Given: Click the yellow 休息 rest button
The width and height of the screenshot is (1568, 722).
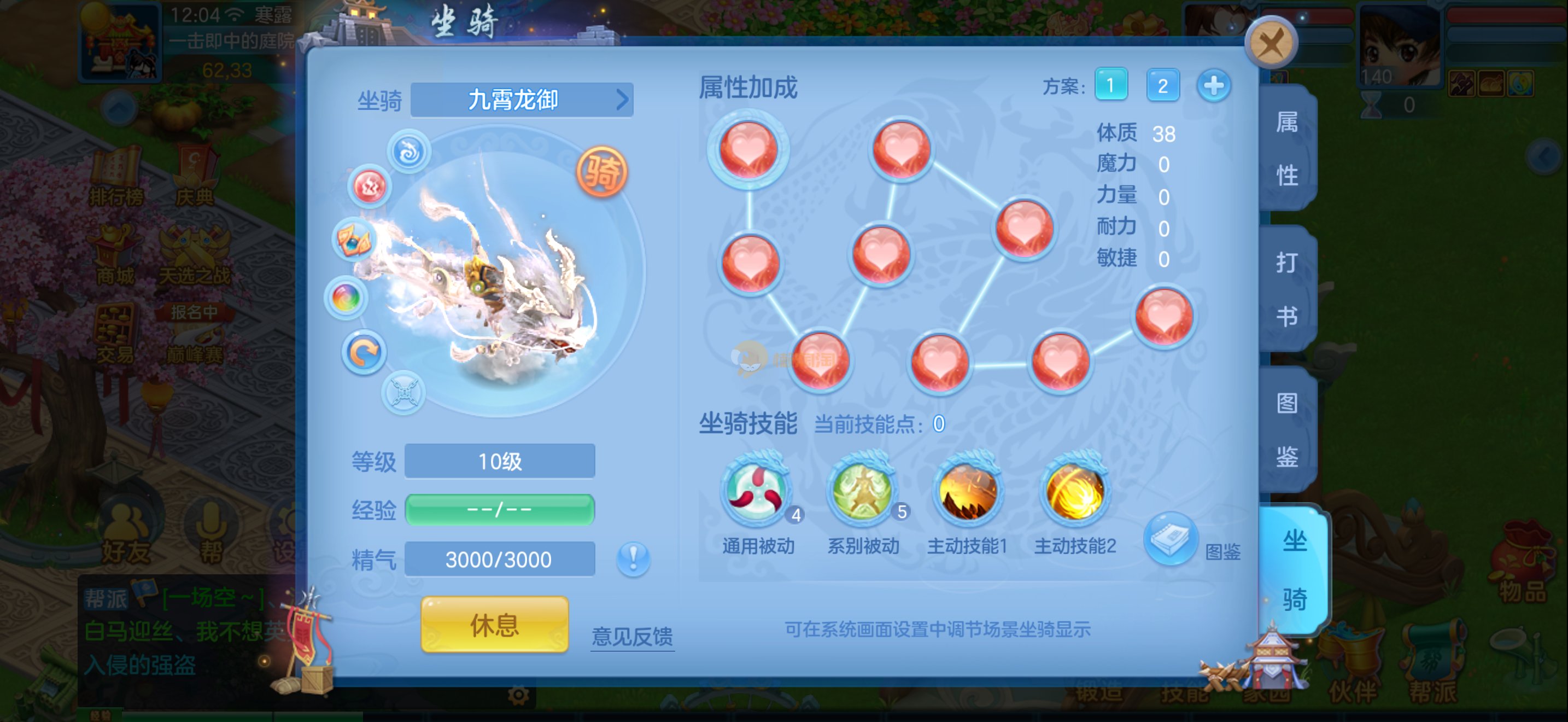Looking at the screenshot, I should [494, 625].
